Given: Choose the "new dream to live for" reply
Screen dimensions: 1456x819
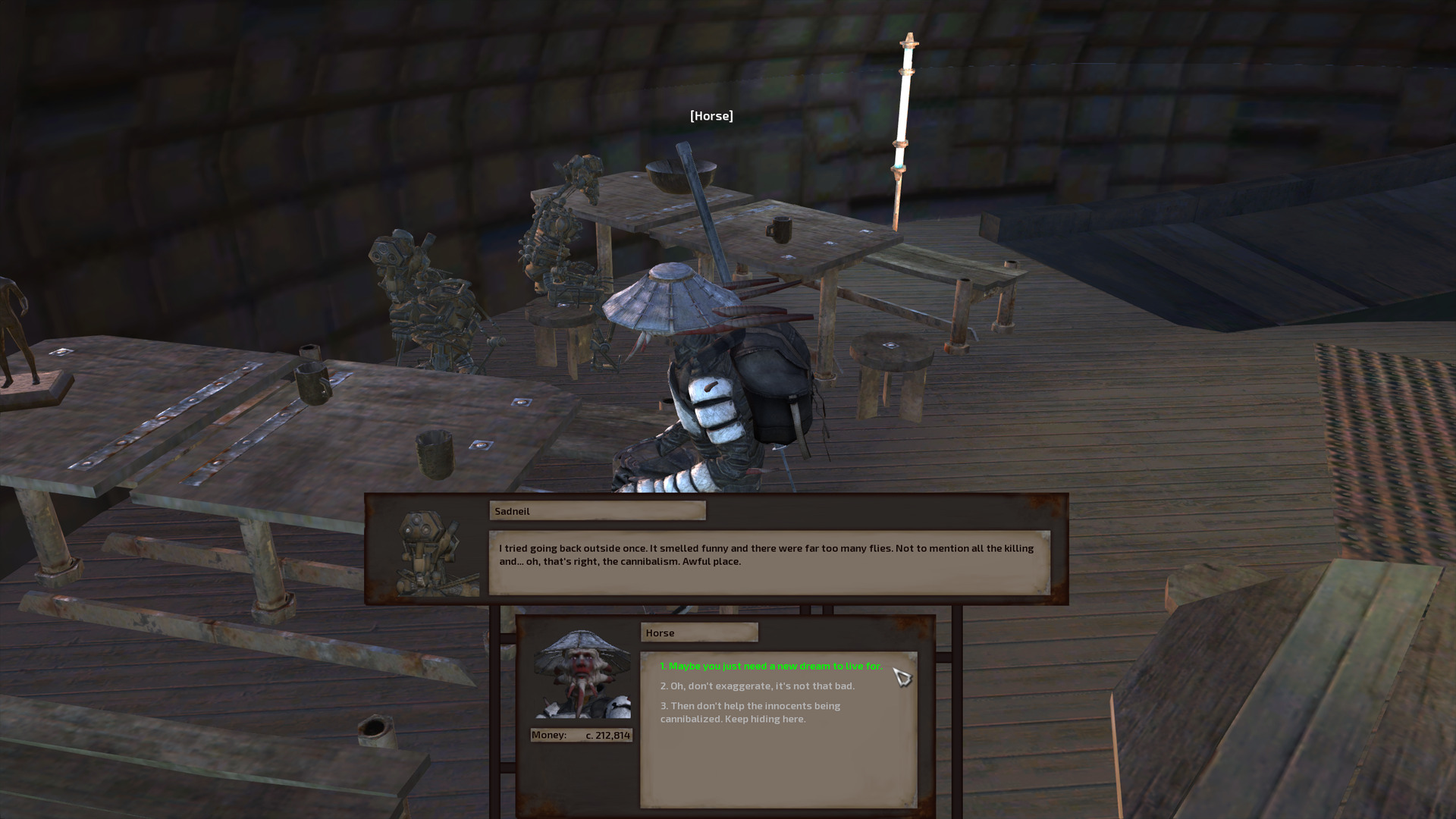Looking at the screenshot, I should click(x=770, y=666).
